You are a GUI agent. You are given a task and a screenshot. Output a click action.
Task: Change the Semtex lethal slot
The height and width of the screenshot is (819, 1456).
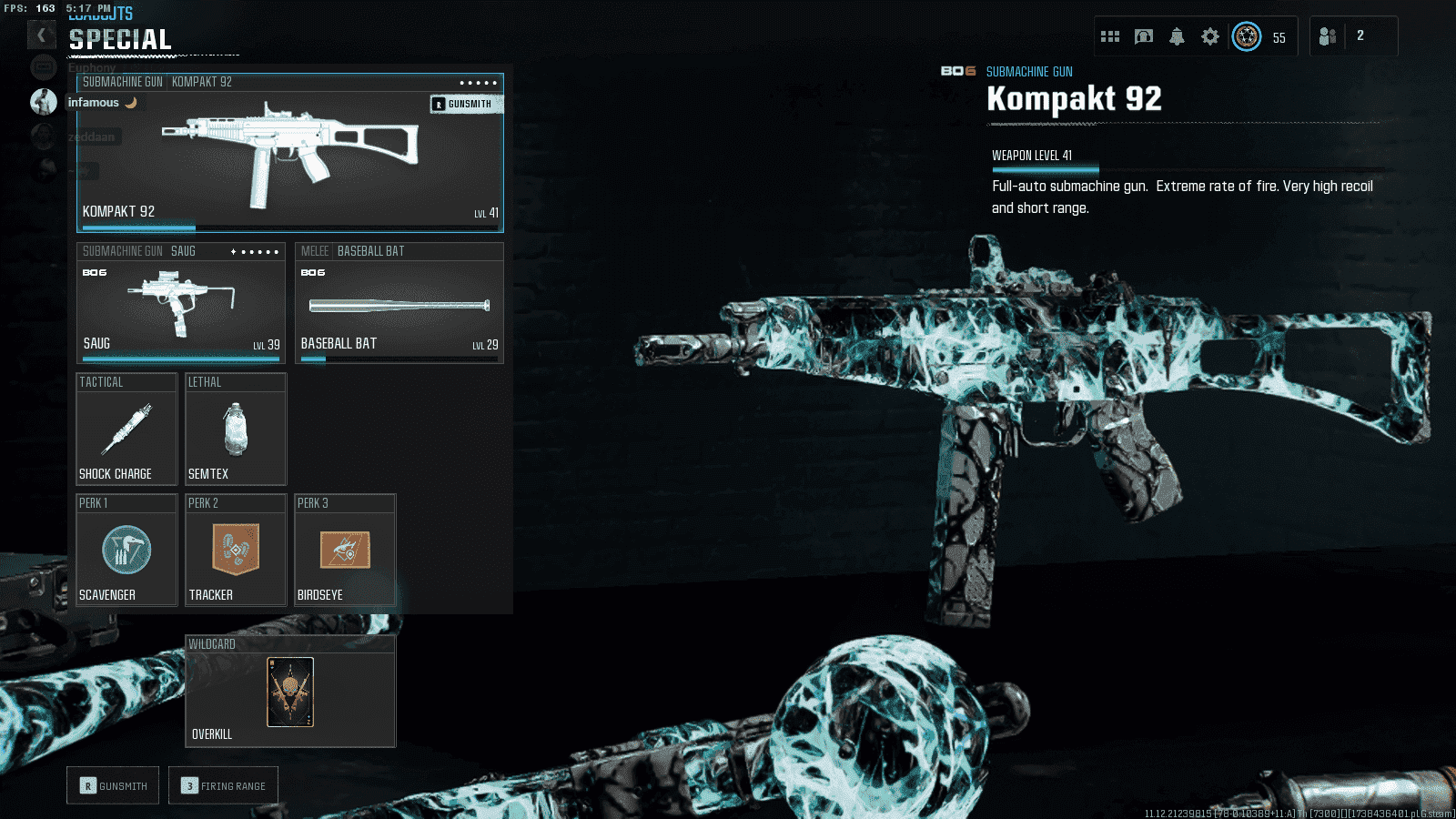click(236, 430)
